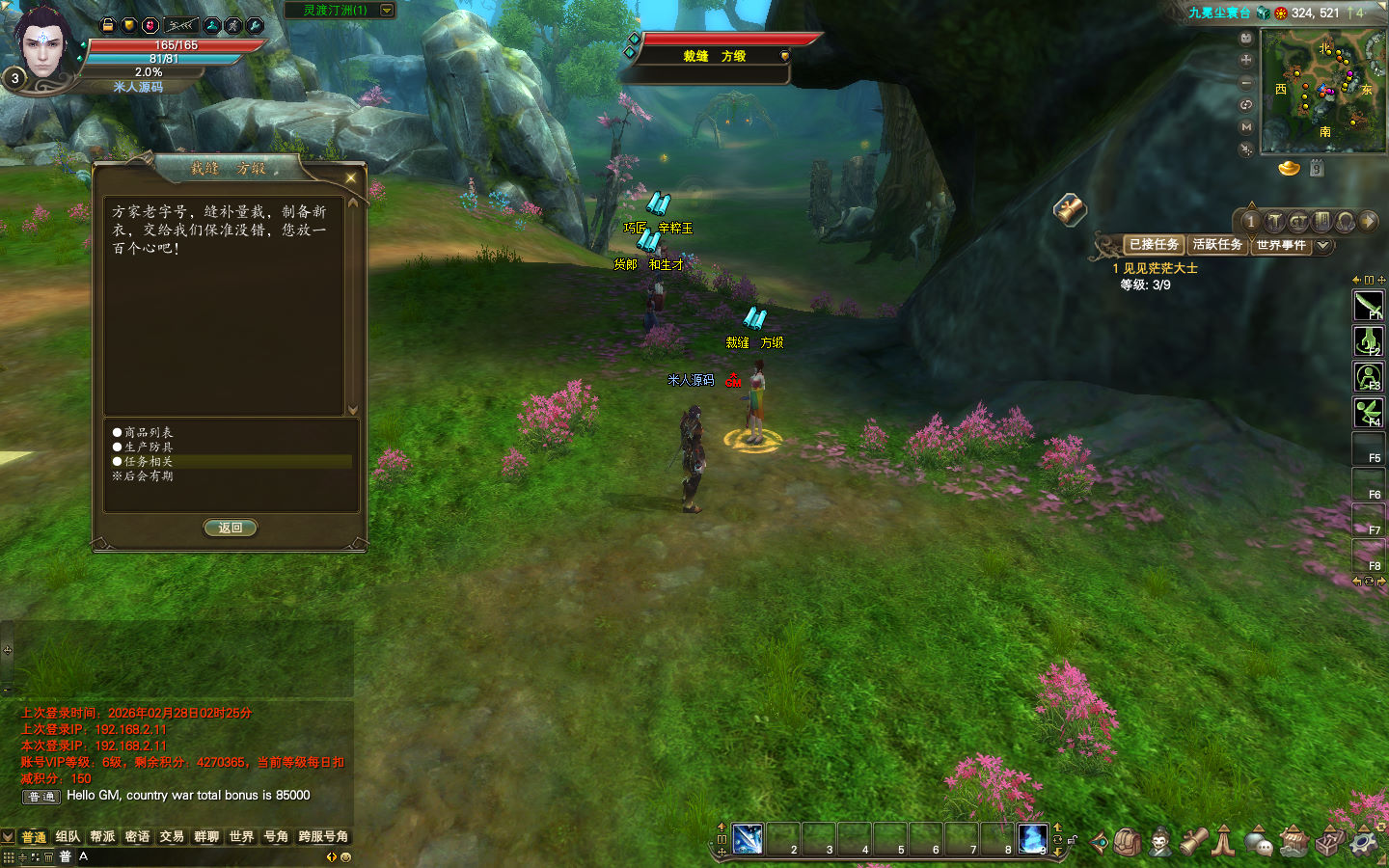Select the 帮派 chat channel tab

click(x=102, y=836)
